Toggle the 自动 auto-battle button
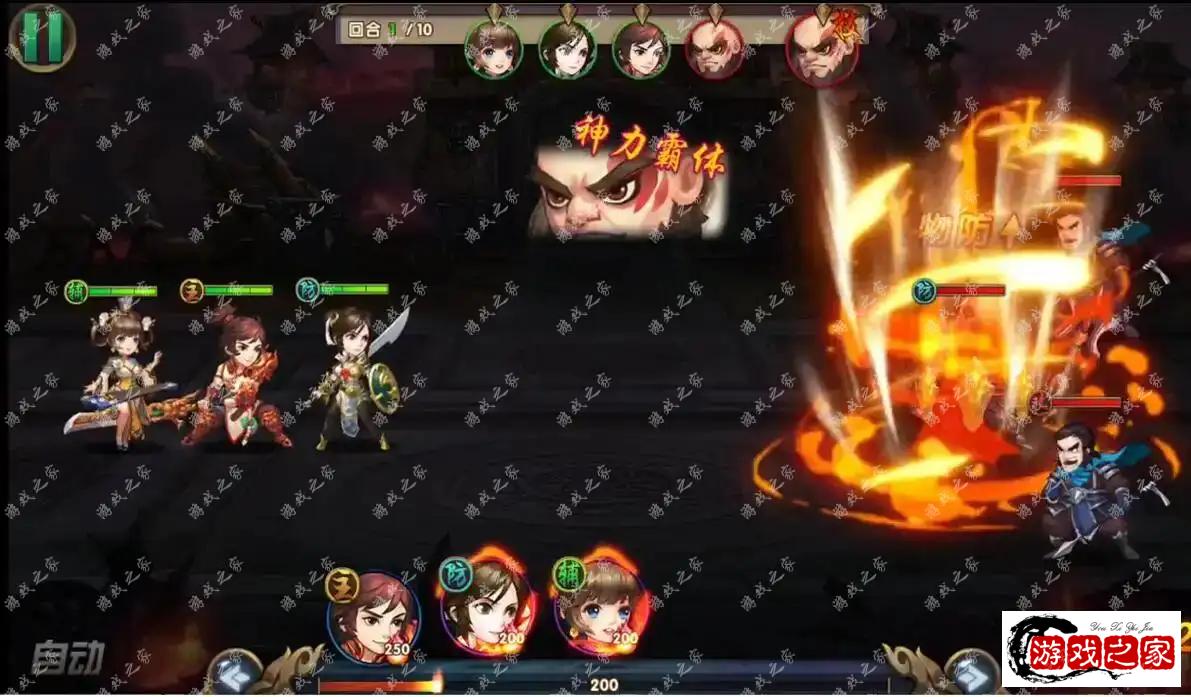 (68, 657)
